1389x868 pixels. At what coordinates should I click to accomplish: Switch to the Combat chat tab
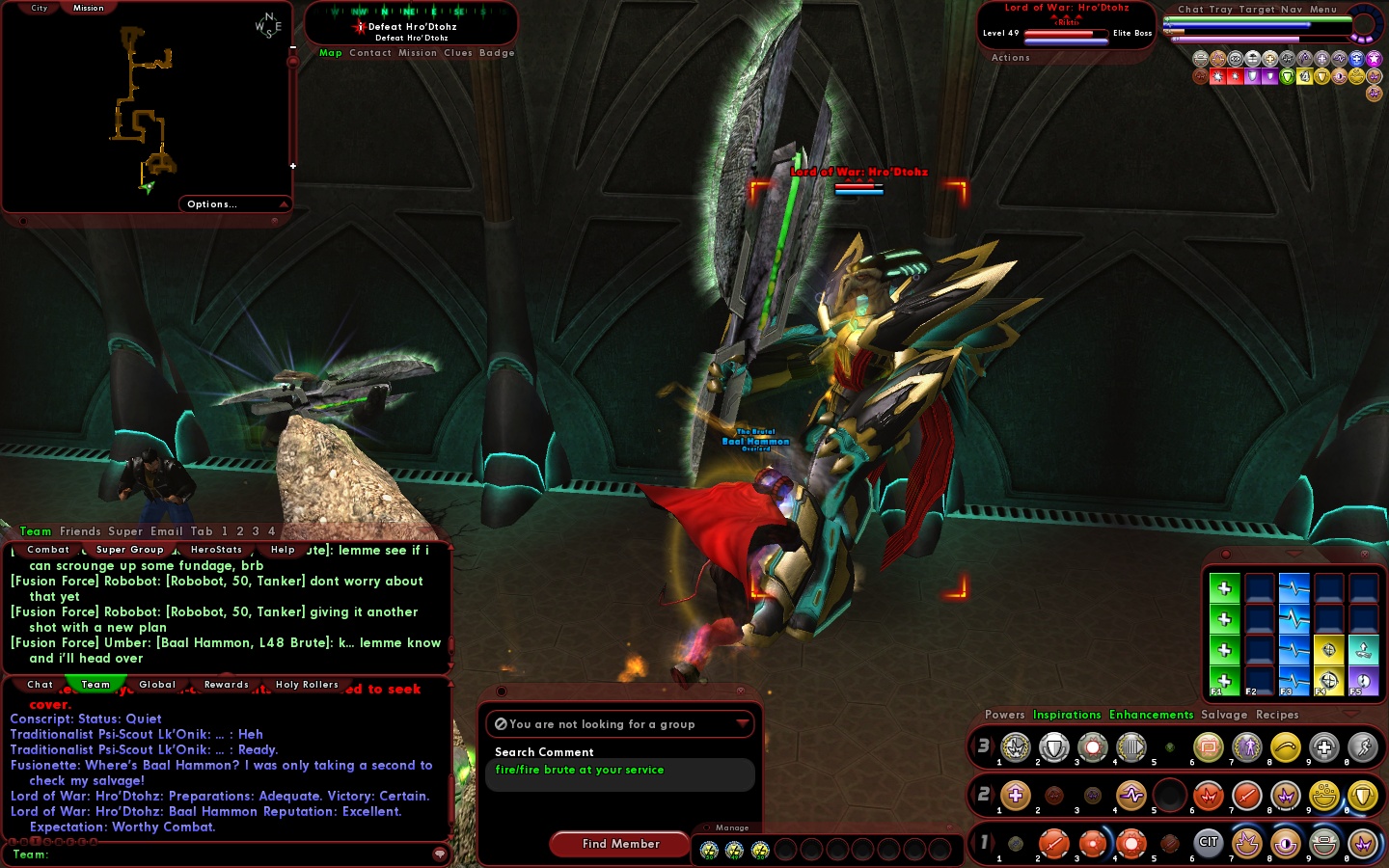[48, 550]
